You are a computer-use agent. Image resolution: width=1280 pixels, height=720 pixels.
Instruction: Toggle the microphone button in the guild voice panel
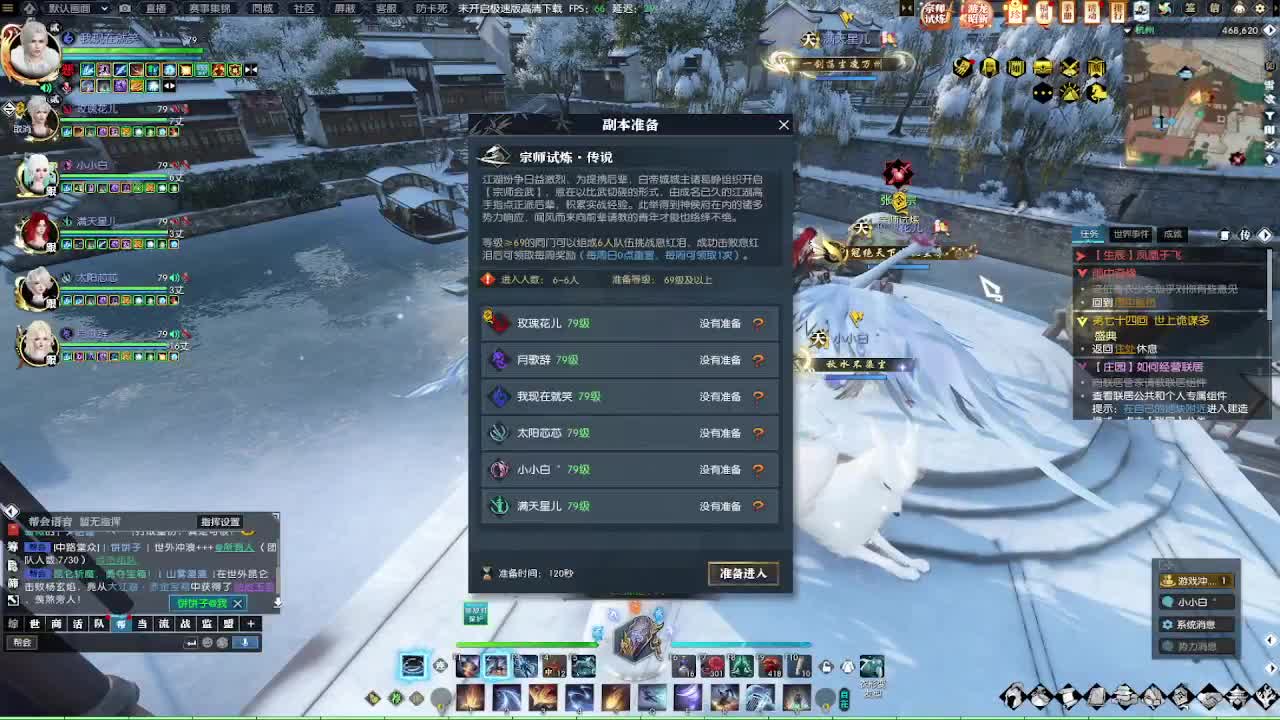[x=244, y=642]
